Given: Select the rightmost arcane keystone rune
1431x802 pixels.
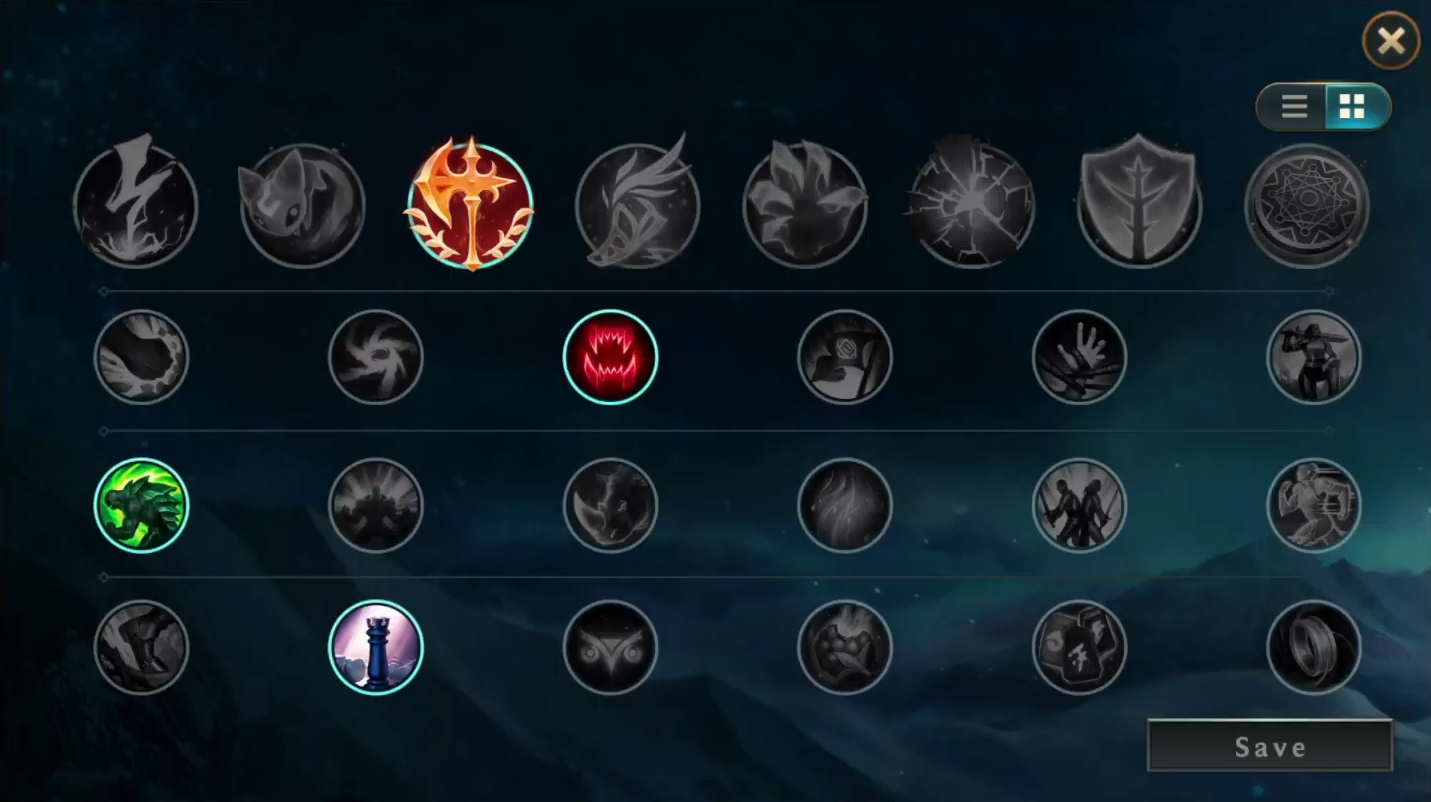Looking at the screenshot, I should (x=1307, y=203).
